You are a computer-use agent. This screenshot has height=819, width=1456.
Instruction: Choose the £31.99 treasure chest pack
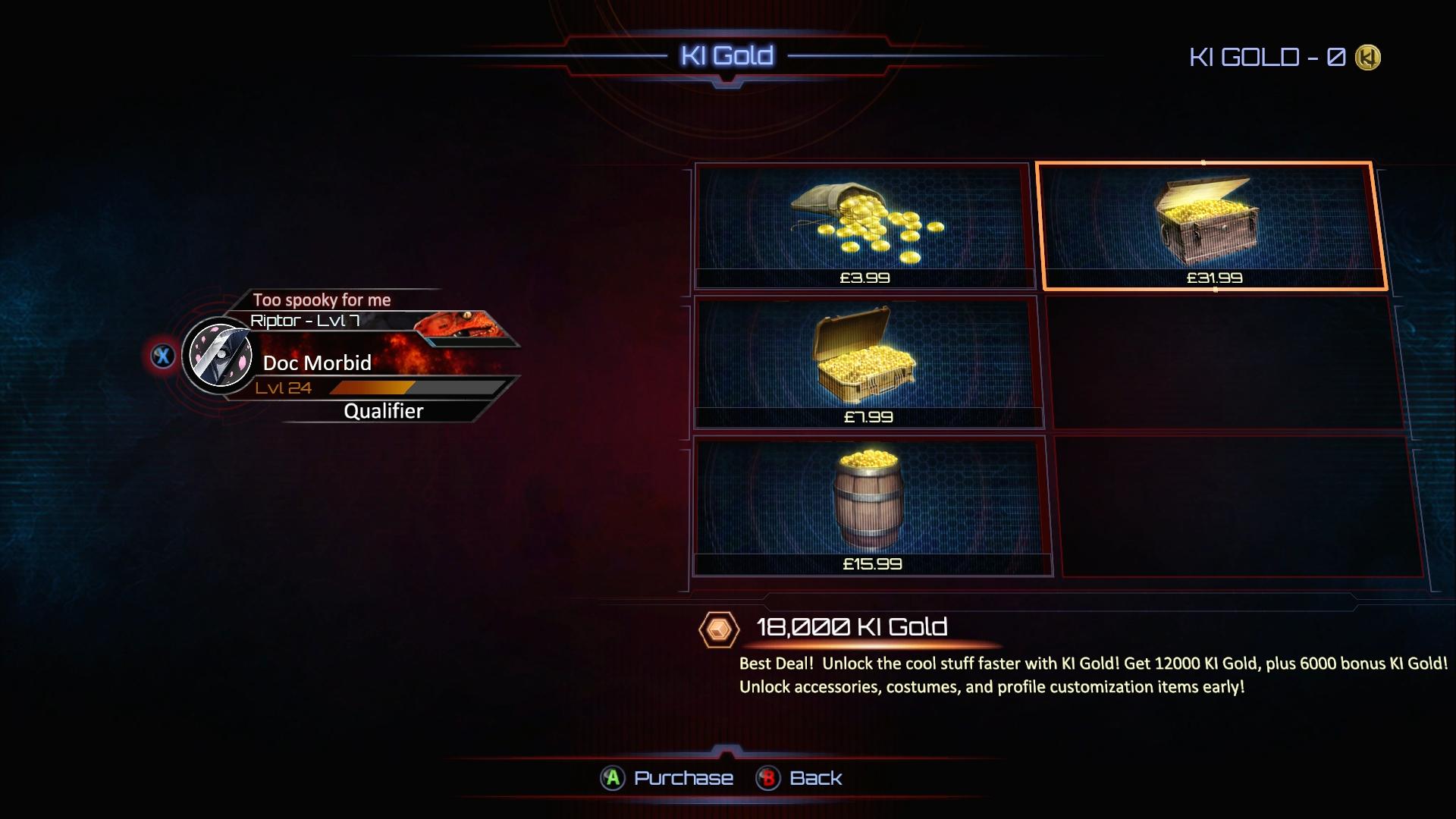[1212, 226]
